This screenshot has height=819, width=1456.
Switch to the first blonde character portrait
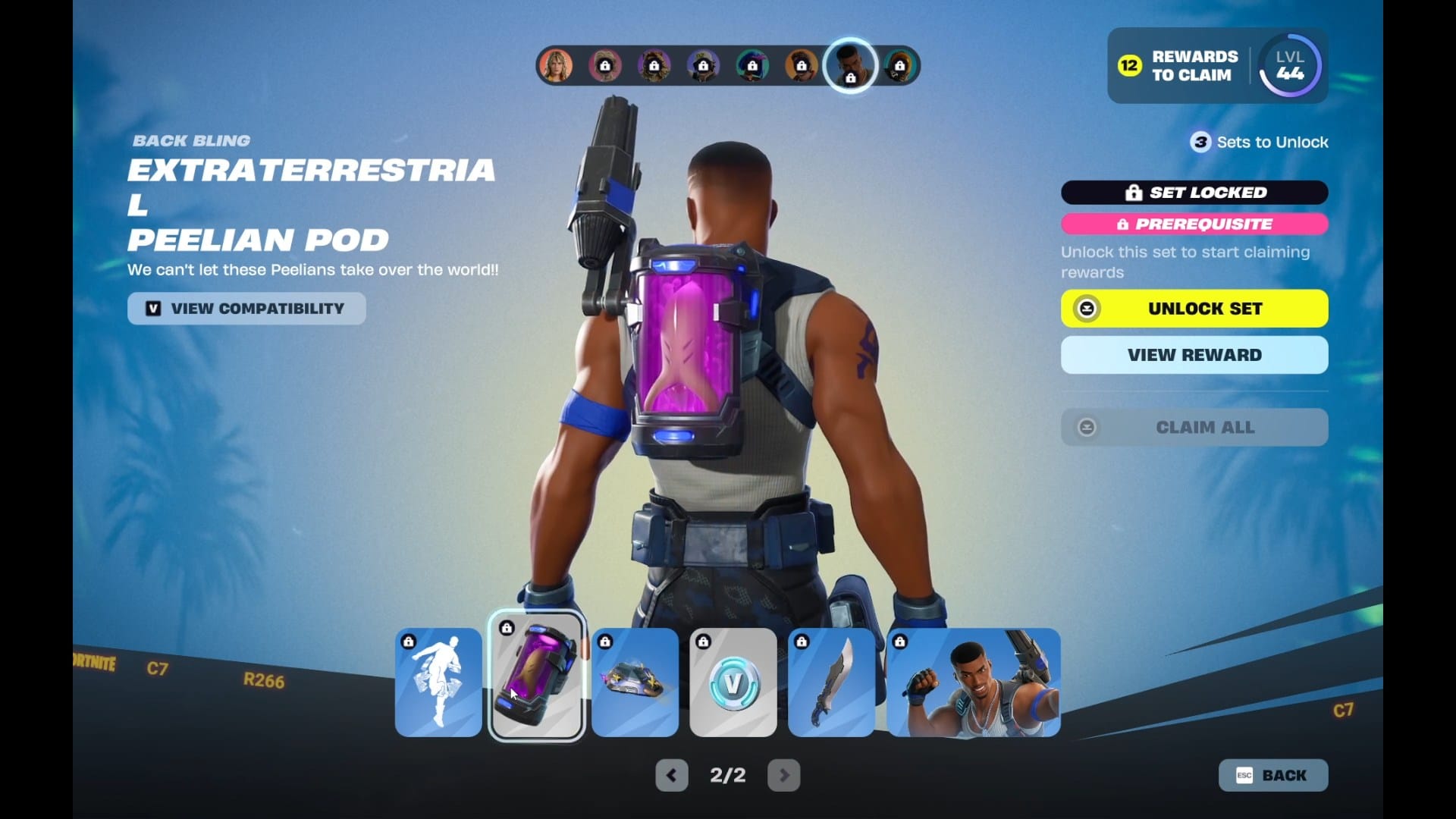[x=556, y=66]
